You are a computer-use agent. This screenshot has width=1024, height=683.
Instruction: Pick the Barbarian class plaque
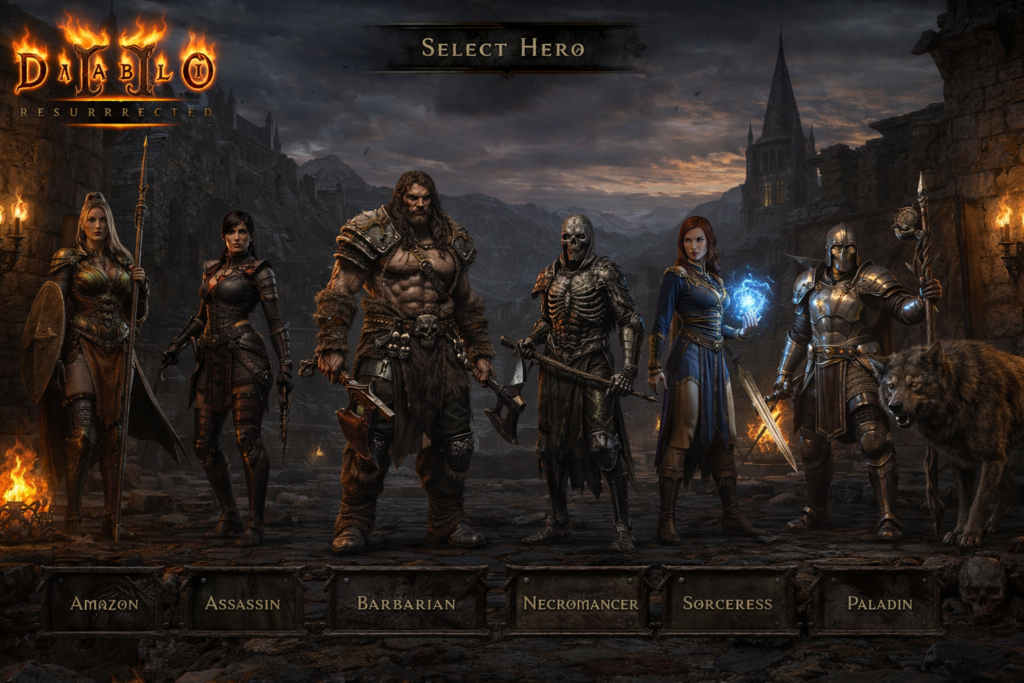pos(406,603)
